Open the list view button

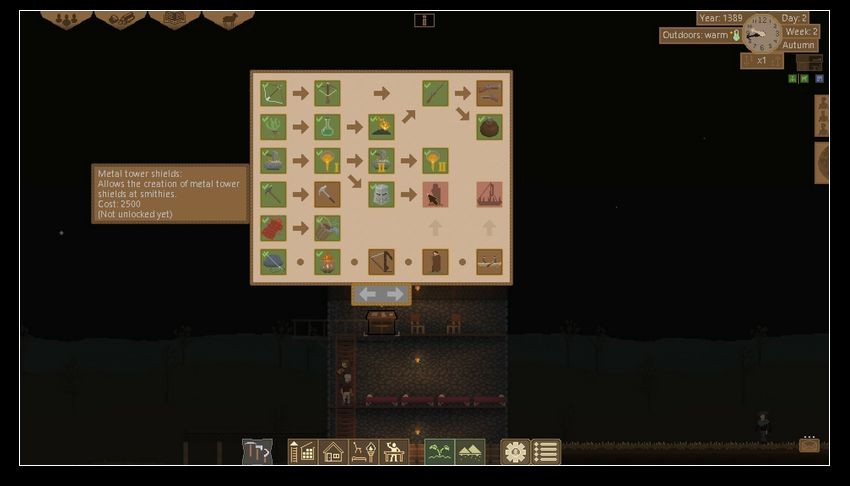point(545,452)
